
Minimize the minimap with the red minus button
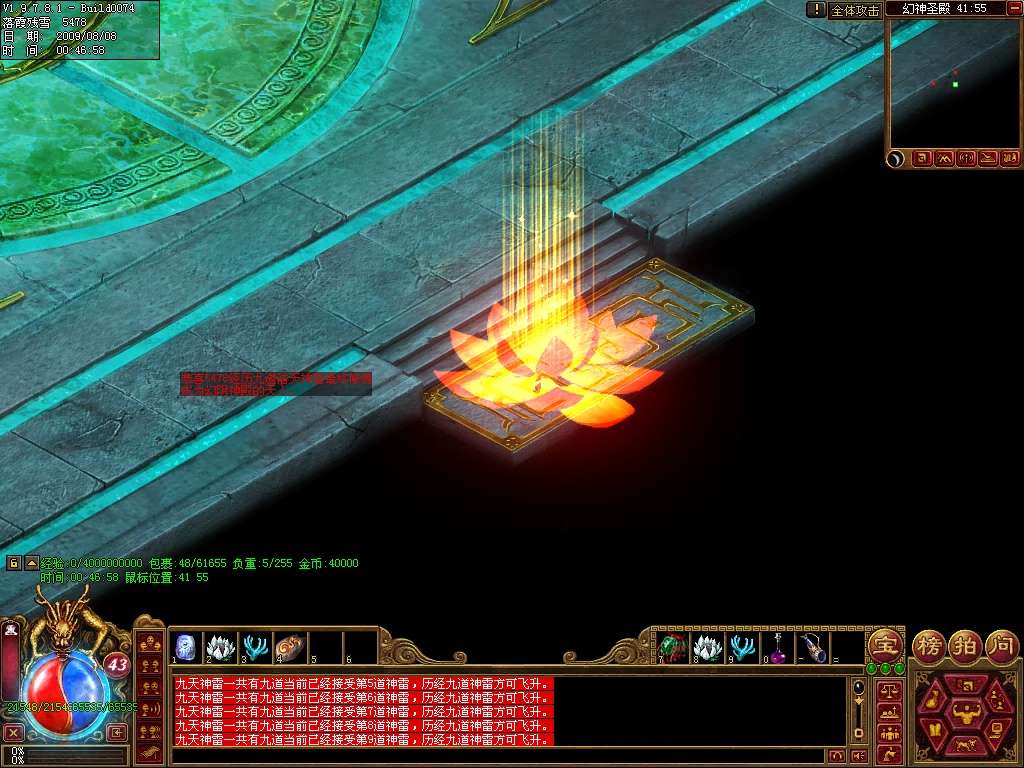tap(1014, 8)
